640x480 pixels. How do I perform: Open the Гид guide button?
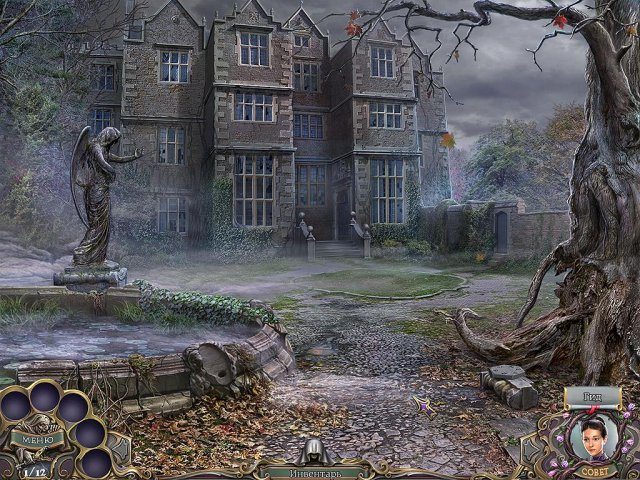pyautogui.click(x=592, y=399)
